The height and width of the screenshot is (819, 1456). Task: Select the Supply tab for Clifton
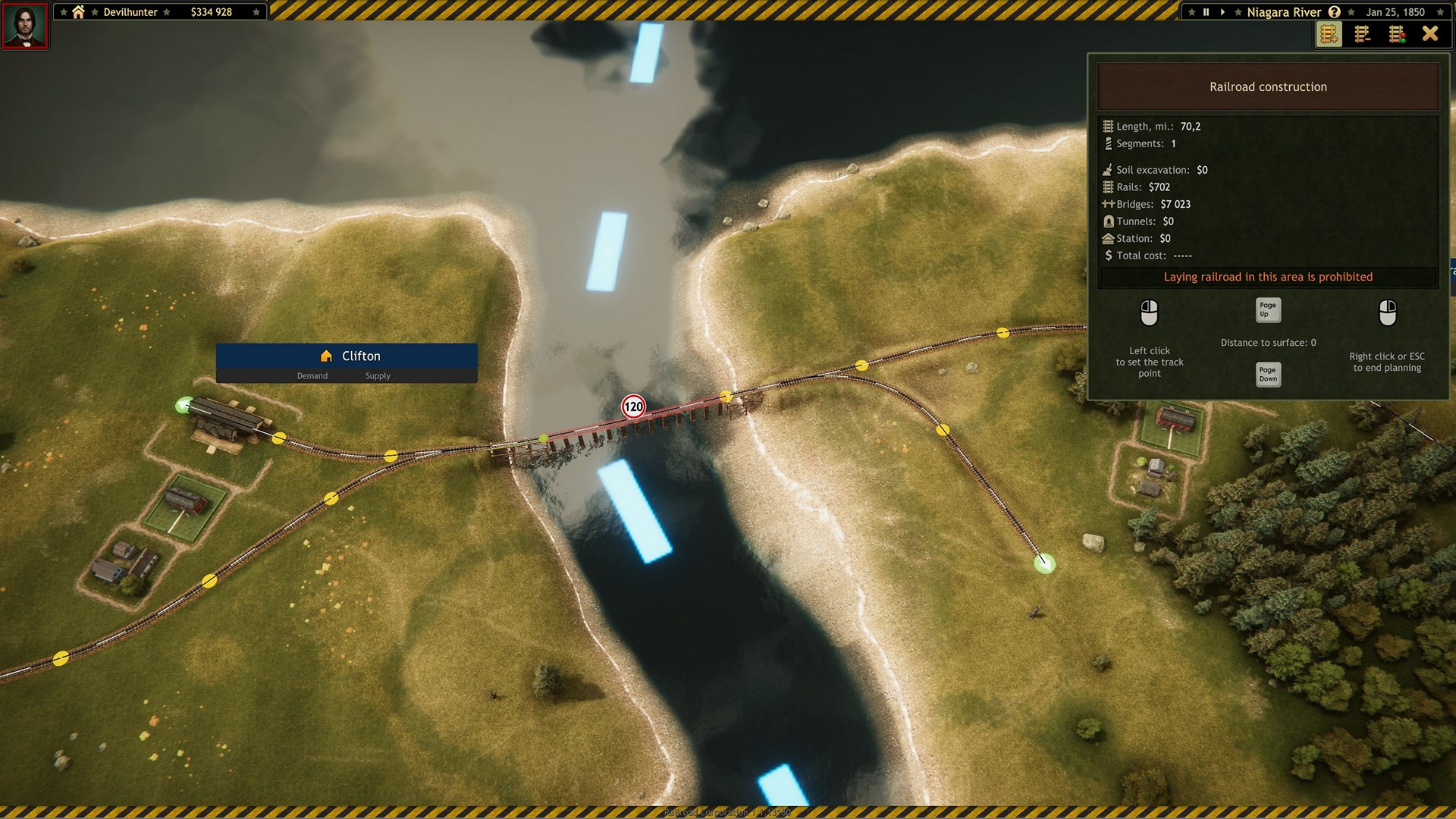(x=377, y=375)
